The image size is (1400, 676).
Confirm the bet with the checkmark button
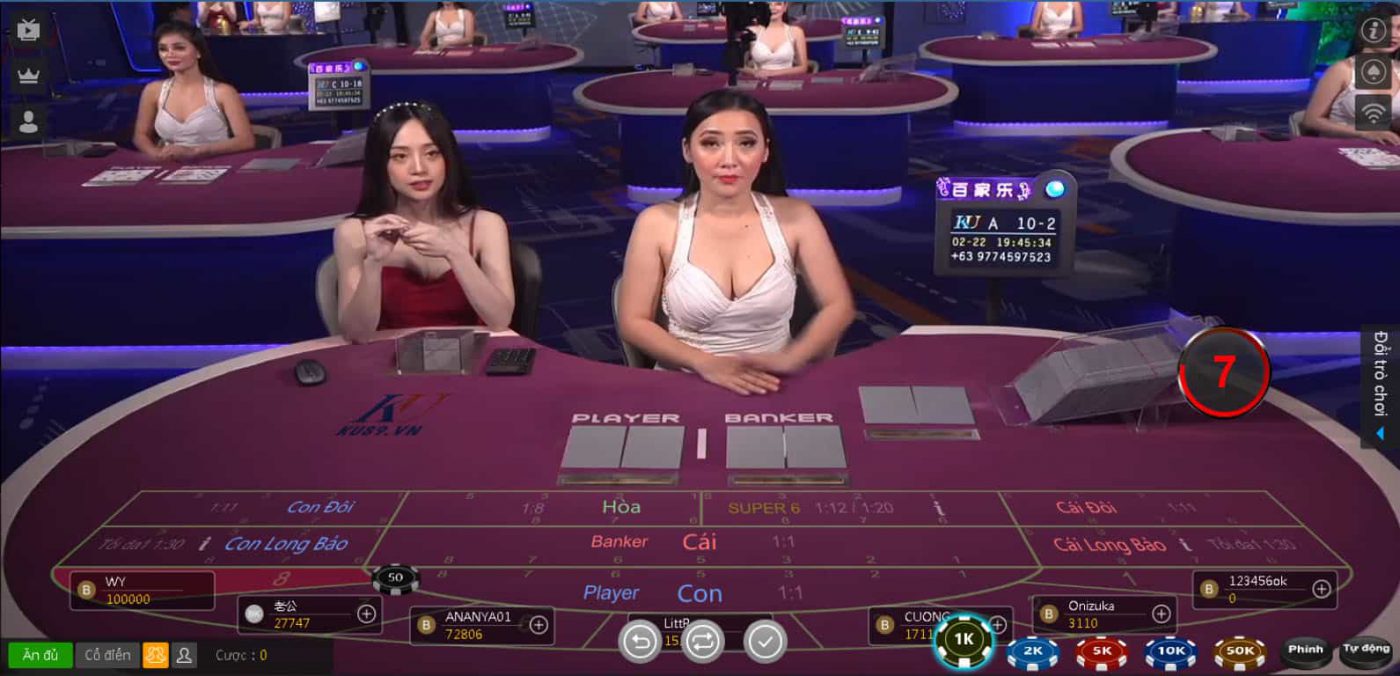(x=765, y=641)
